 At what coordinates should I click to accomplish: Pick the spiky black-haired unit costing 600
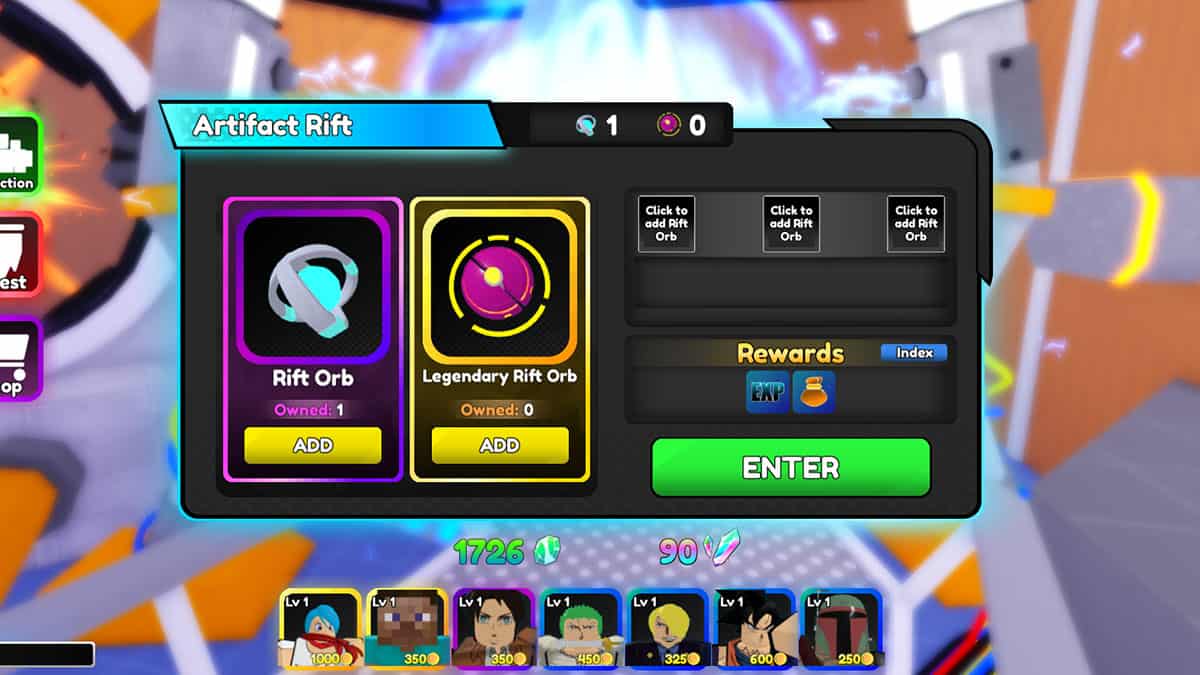coord(754,630)
